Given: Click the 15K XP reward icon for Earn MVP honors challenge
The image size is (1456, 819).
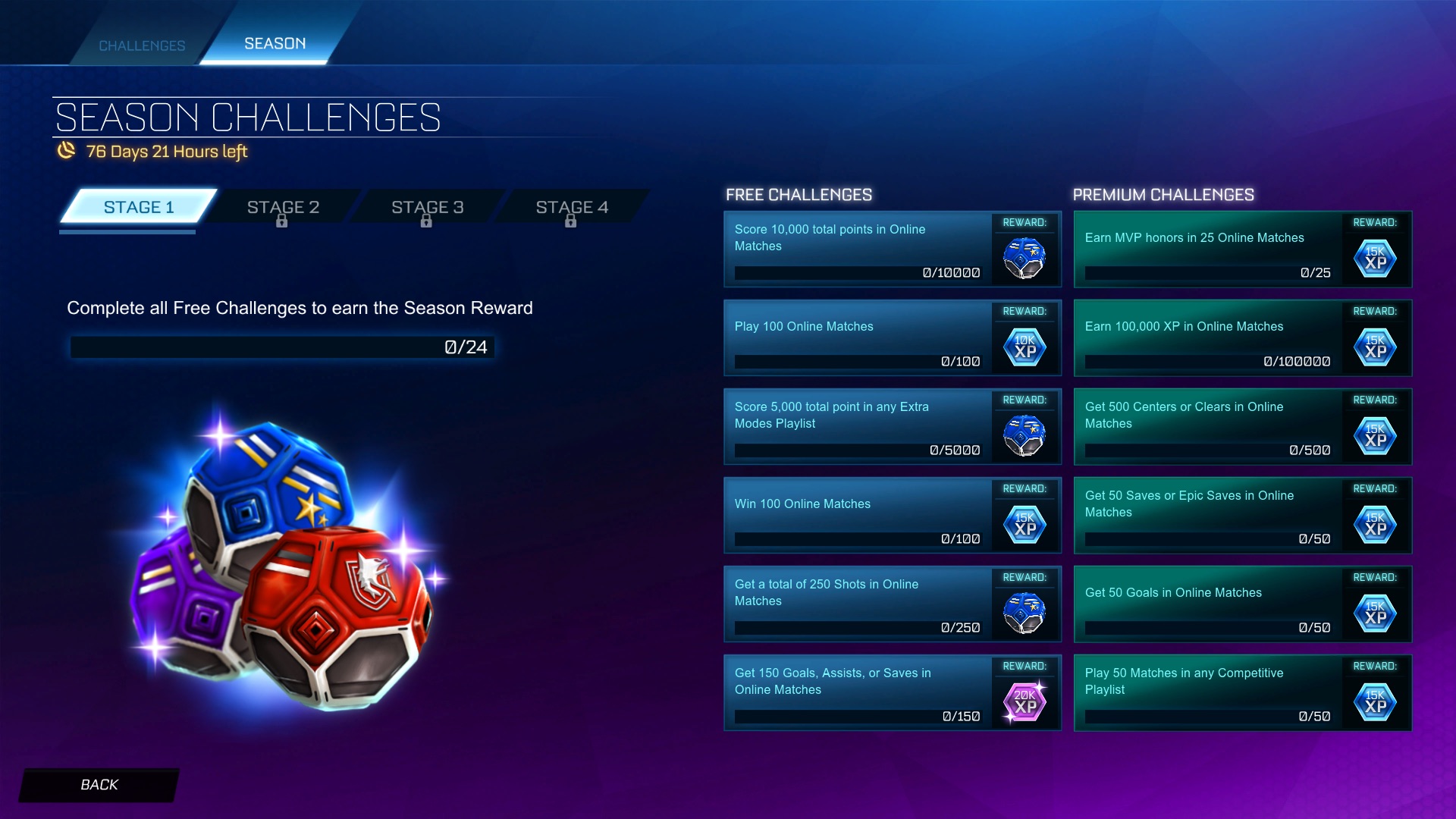Looking at the screenshot, I should tap(1376, 259).
